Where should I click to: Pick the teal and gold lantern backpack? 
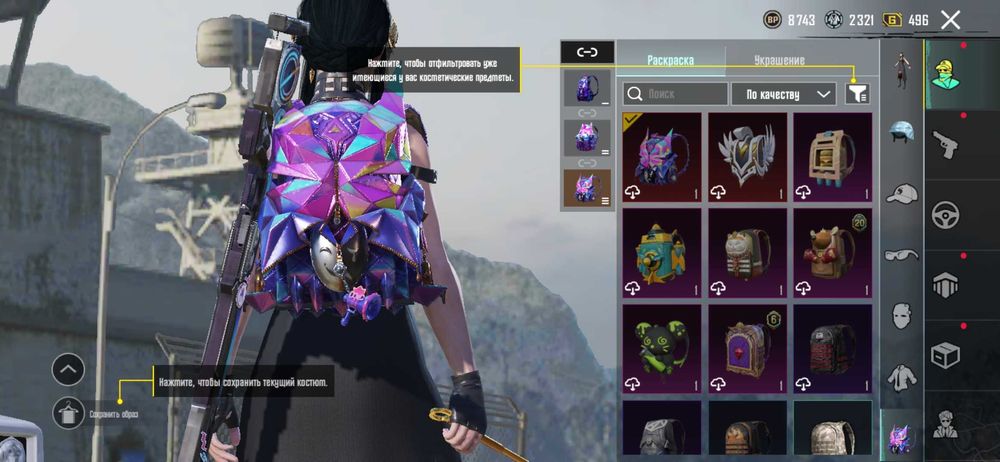pyautogui.click(x=661, y=252)
